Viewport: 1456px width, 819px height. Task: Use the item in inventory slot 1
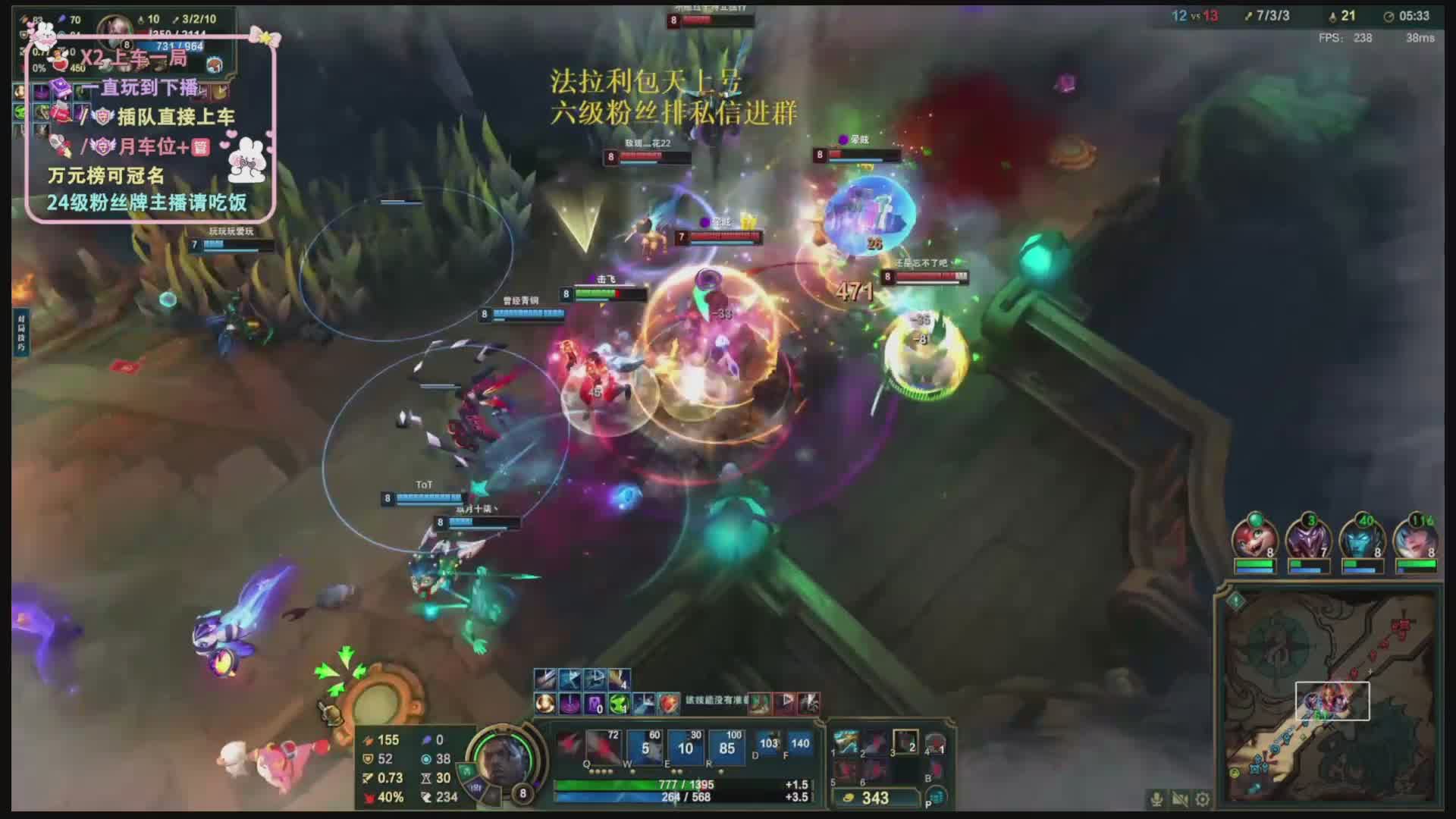coord(846,742)
